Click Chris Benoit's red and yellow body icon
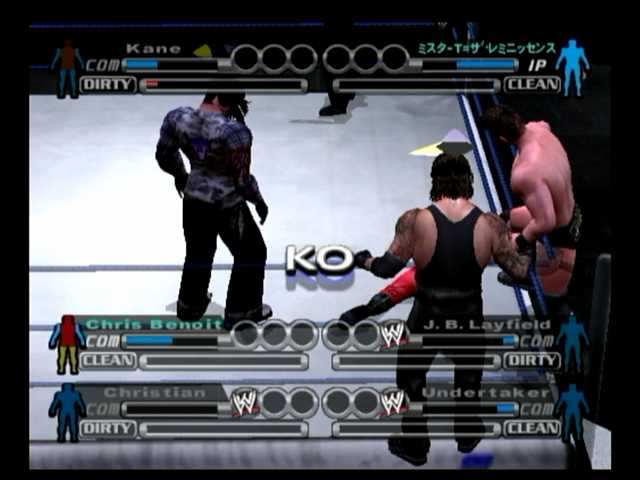This screenshot has height=480, width=640. click(67, 344)
